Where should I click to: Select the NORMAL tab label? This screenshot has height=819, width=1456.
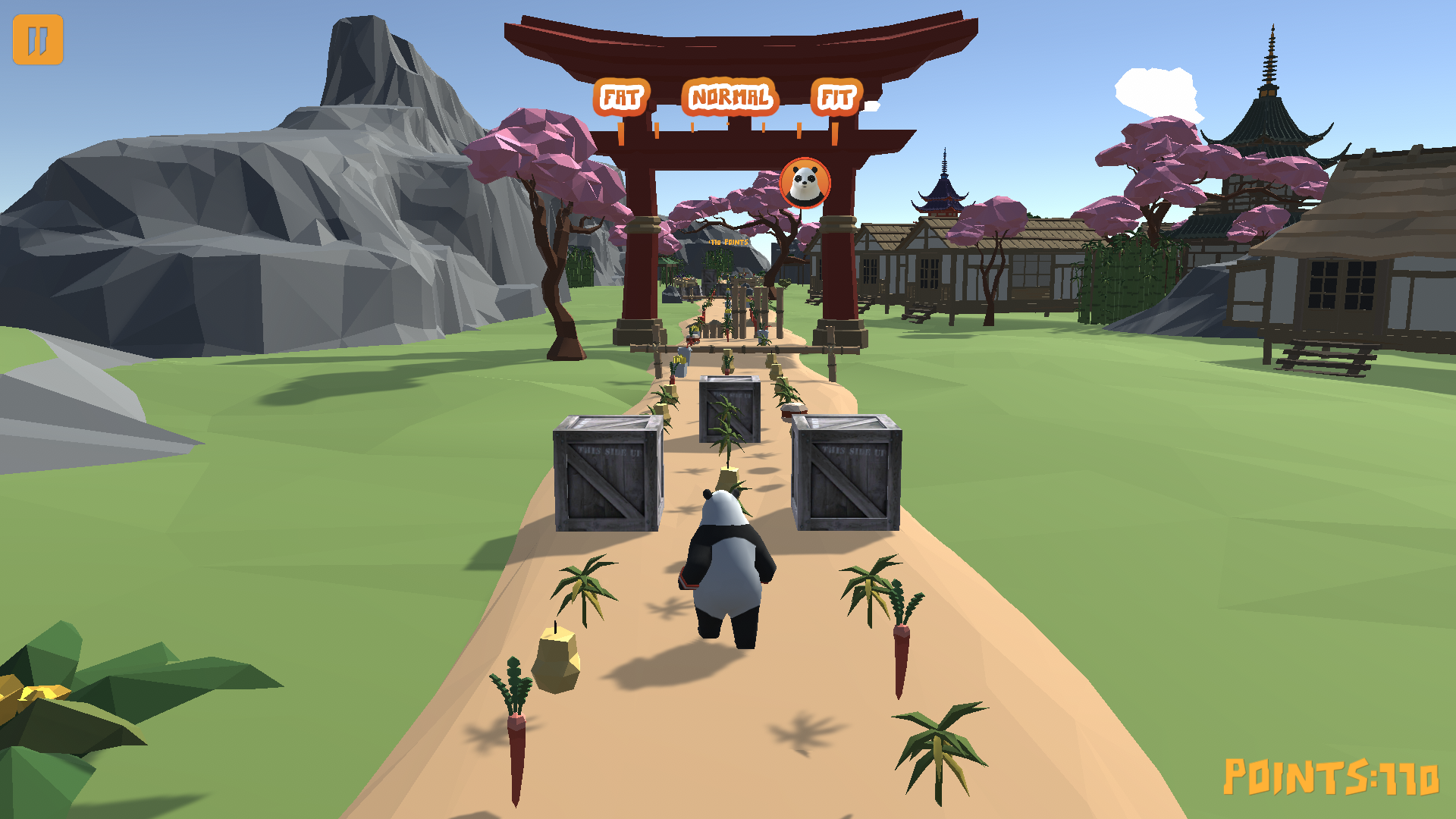(730, 97)
